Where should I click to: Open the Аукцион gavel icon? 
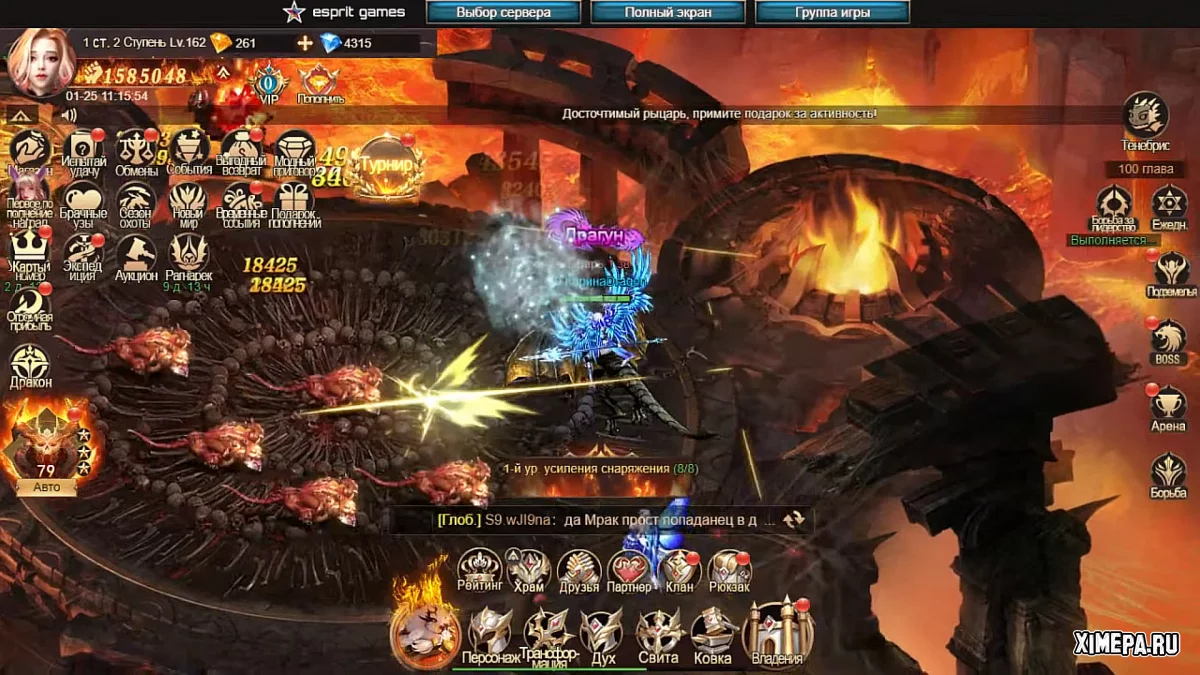click(136, 257)
